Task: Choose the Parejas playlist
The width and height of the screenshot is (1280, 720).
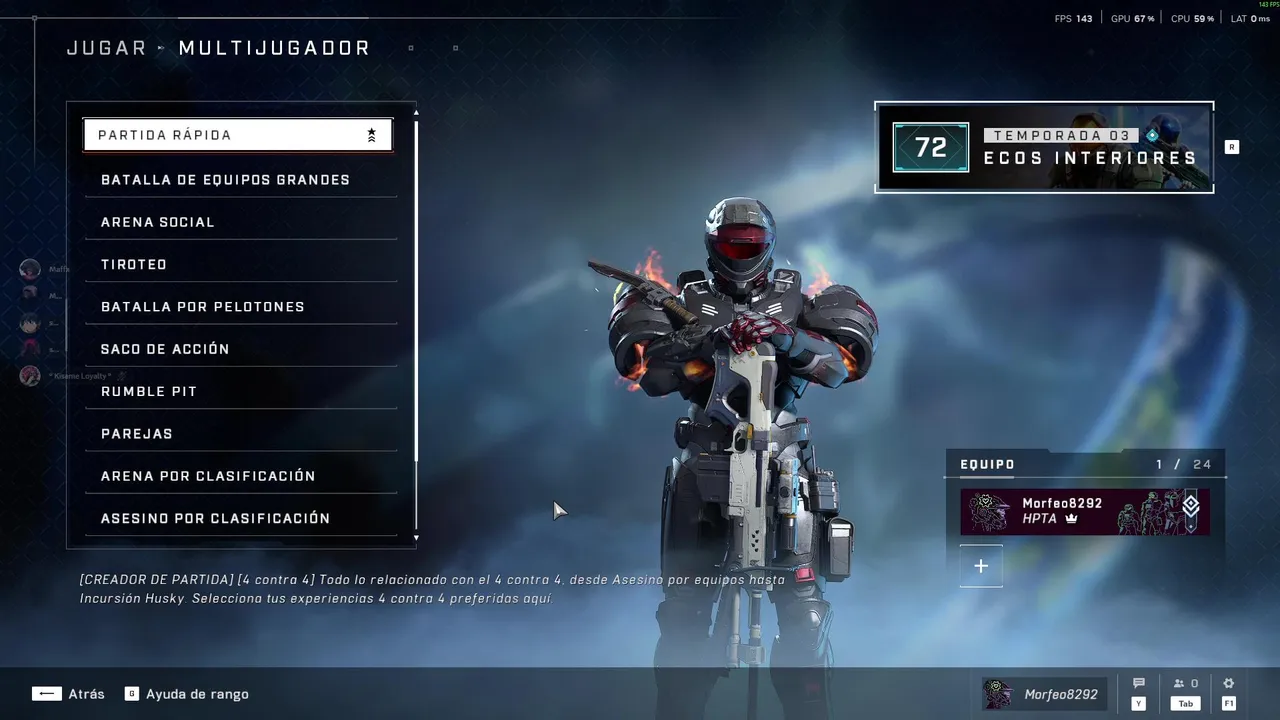Action: (240, 434)
